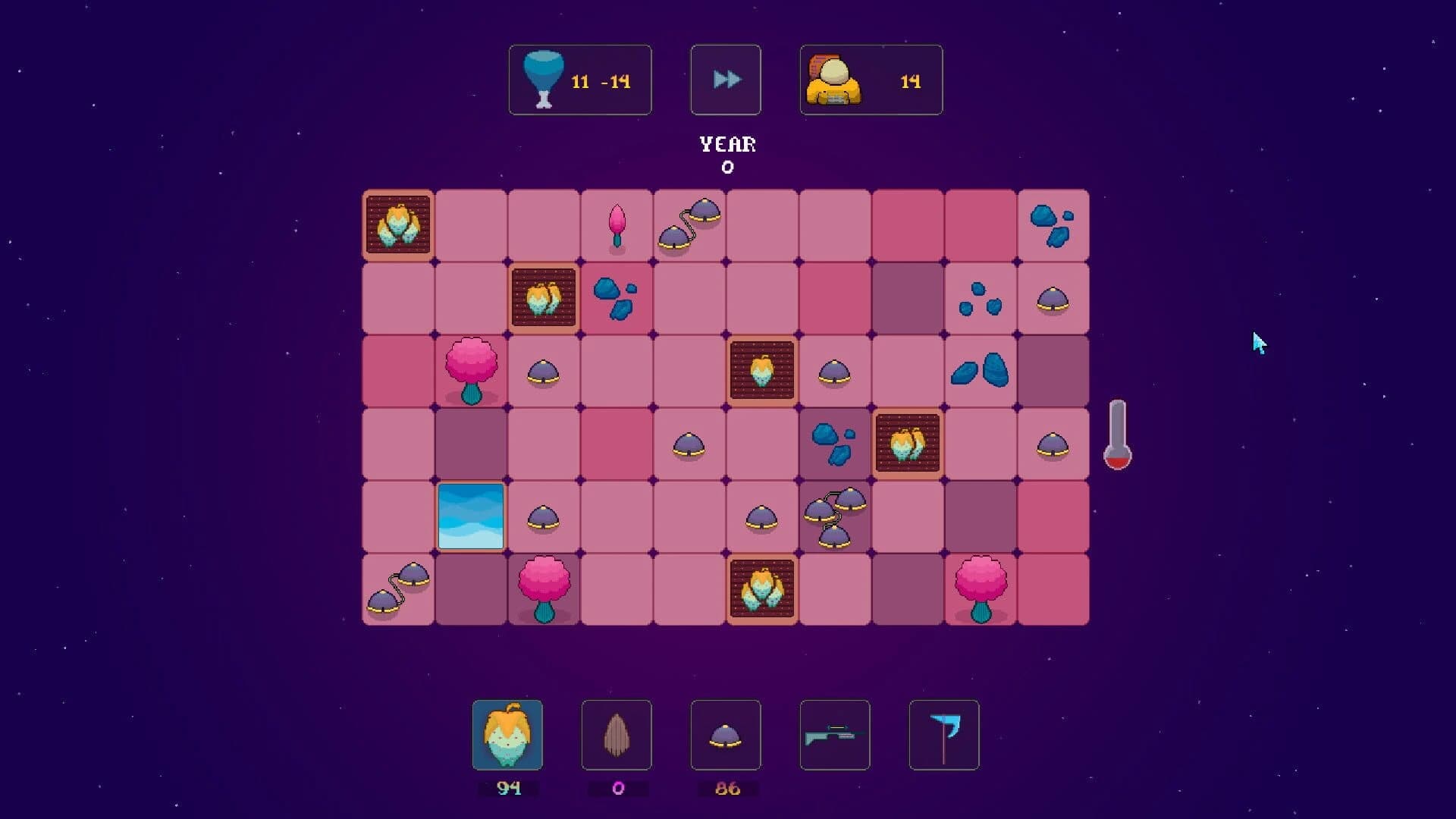Click the blue water tile on the grid

[471, 516]
